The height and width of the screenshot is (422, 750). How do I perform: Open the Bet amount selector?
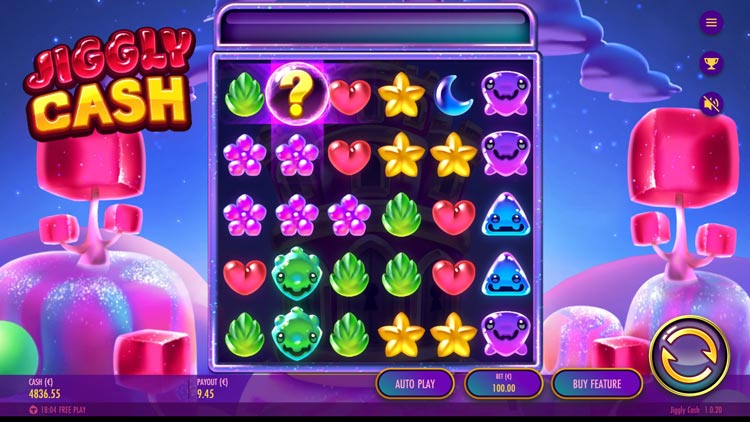tap(503, 383)
